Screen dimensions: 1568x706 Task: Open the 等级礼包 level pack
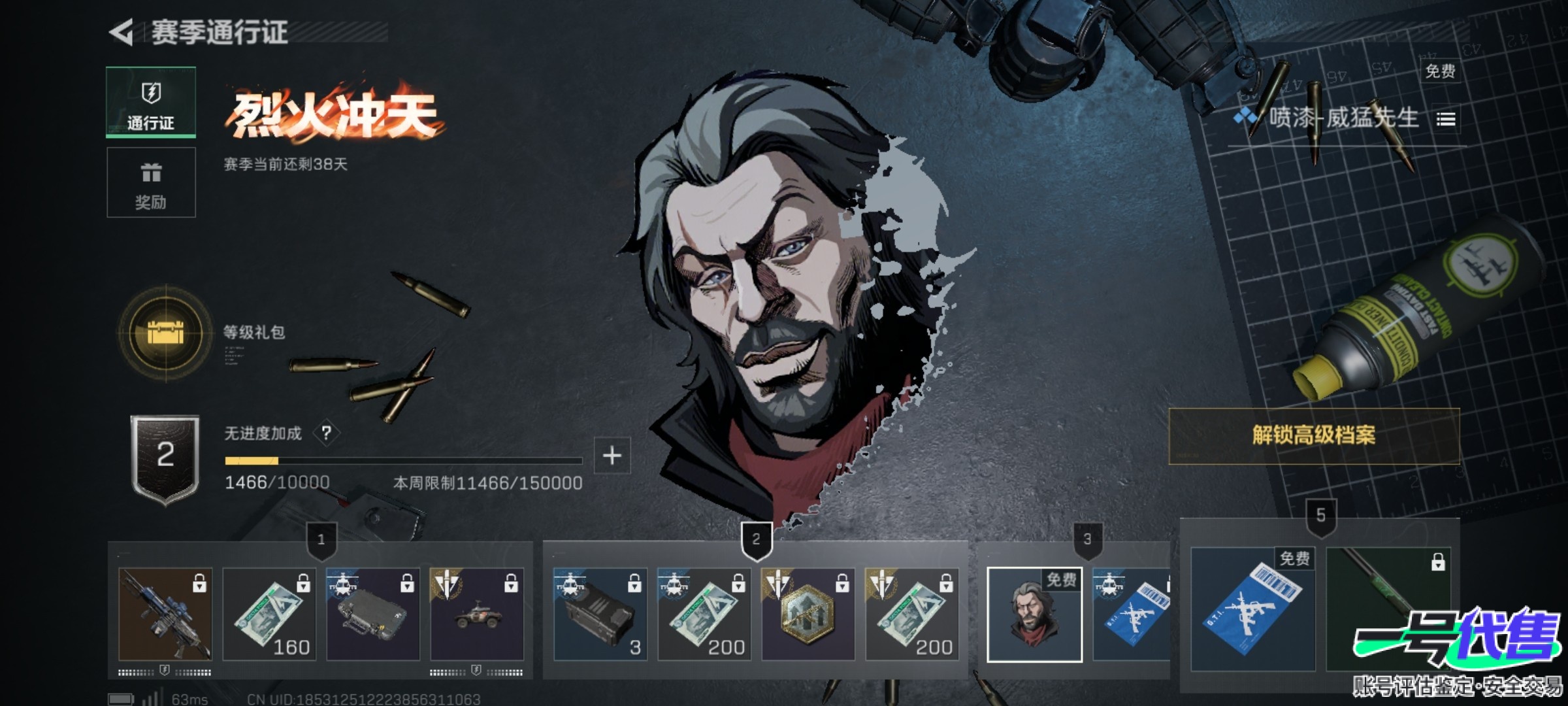166,333
